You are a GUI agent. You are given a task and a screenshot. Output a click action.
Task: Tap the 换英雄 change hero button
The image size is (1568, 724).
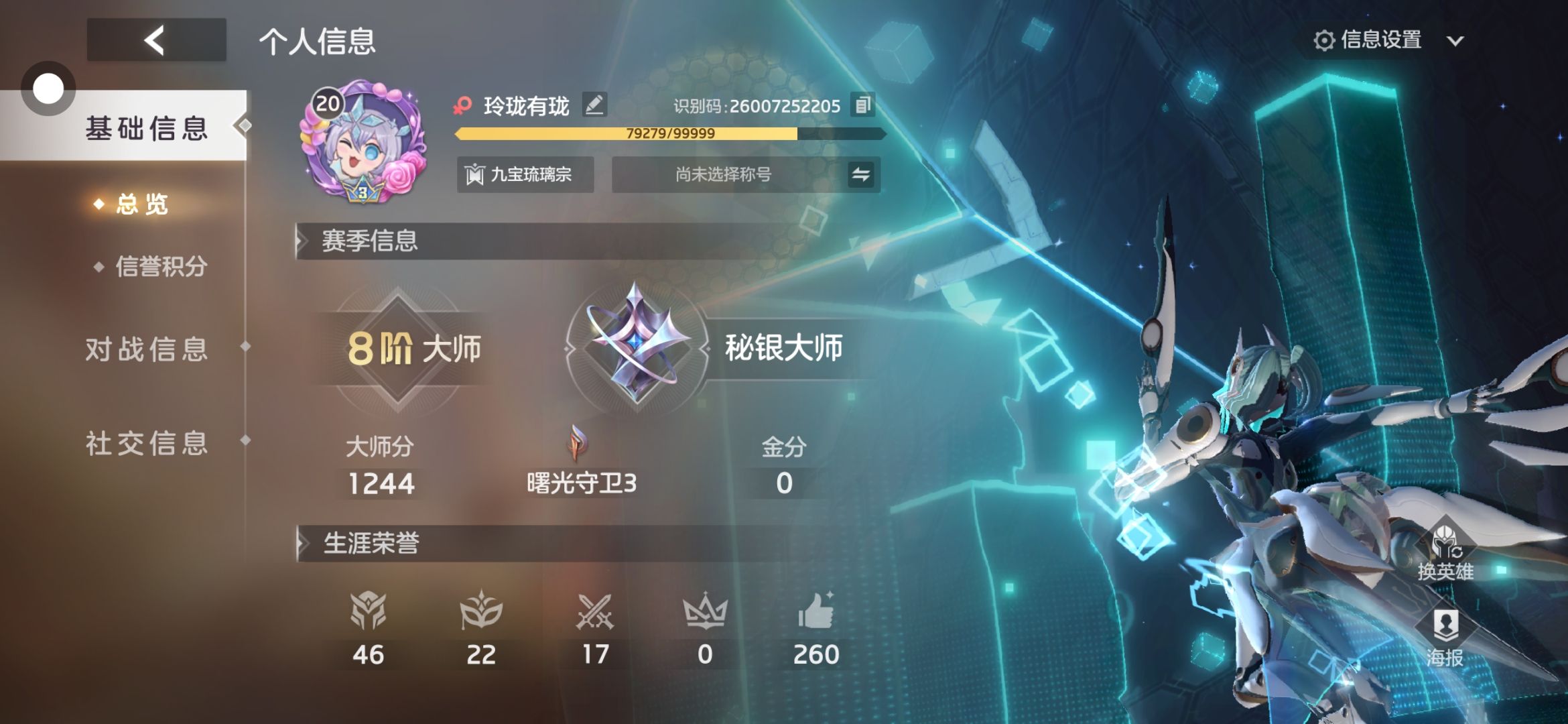point(1445,553)
